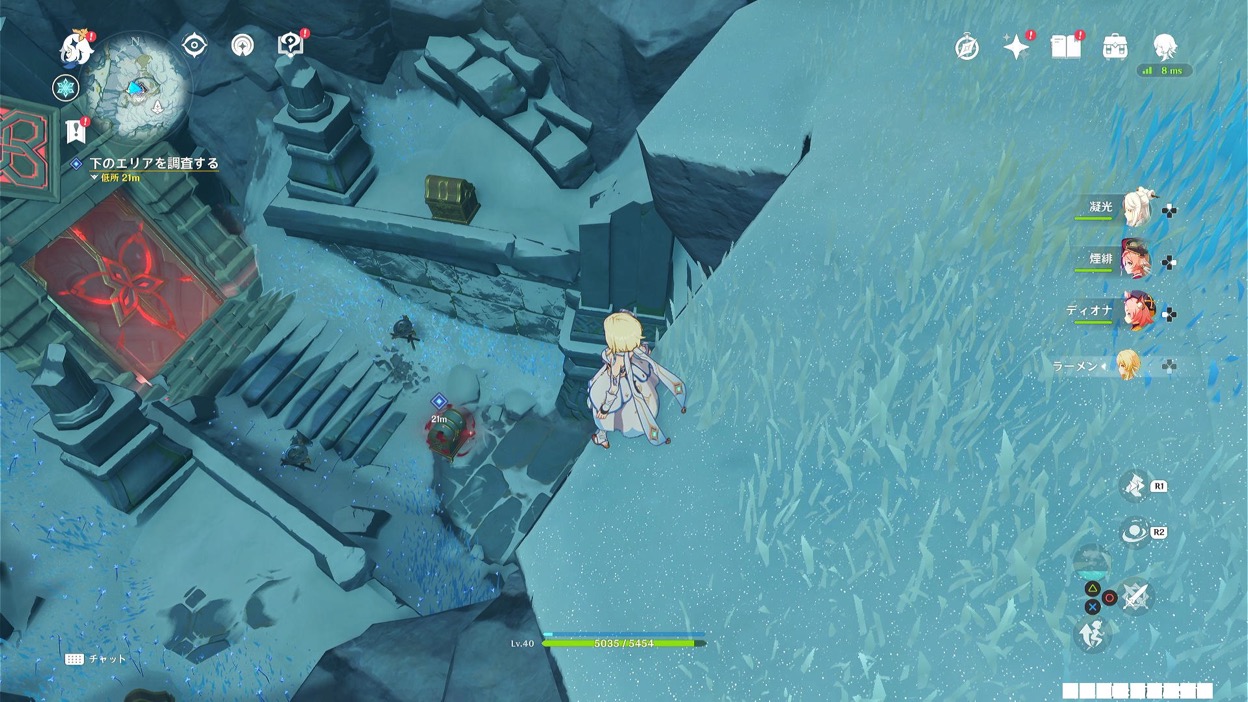This screenshot has height=702, width=1248.
Task: Select party member ラーメン
Action: tap(1128, 365)
